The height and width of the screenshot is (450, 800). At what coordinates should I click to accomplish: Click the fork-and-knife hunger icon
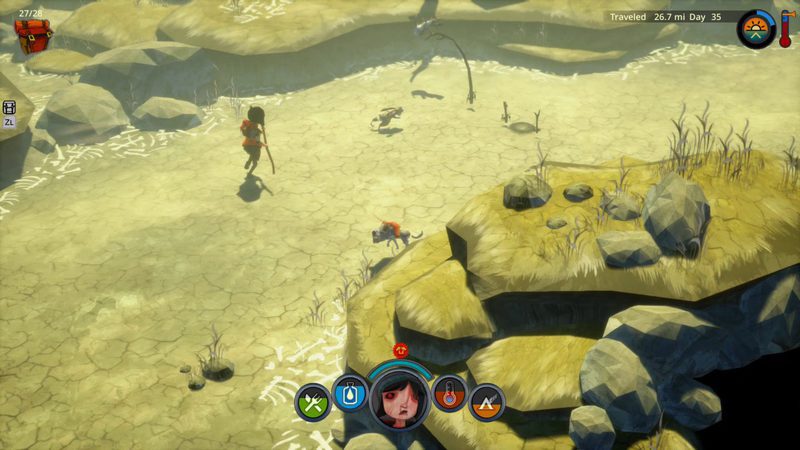tap(313, 402)
